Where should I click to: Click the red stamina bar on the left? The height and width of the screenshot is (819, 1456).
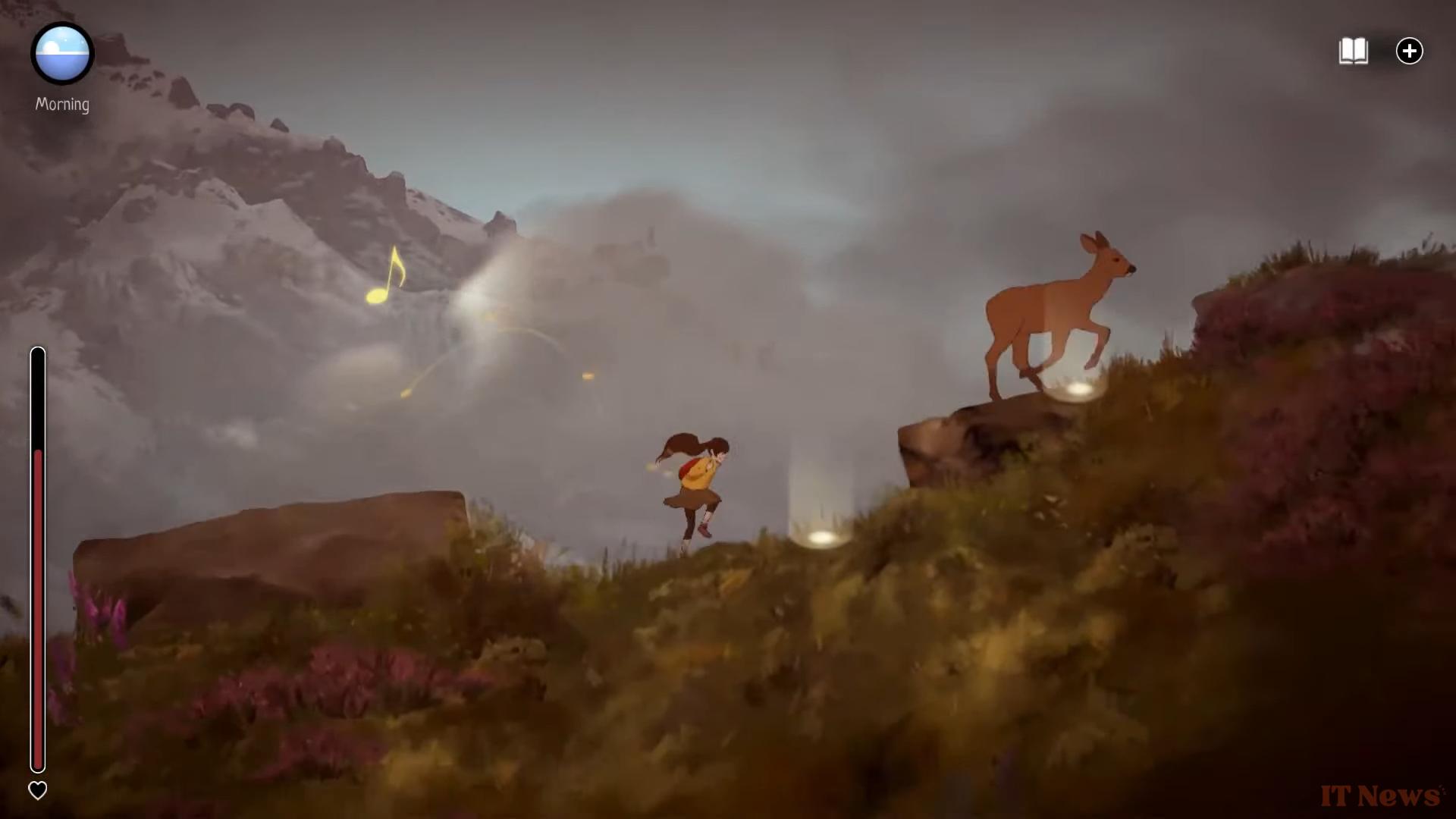point(39,607)
